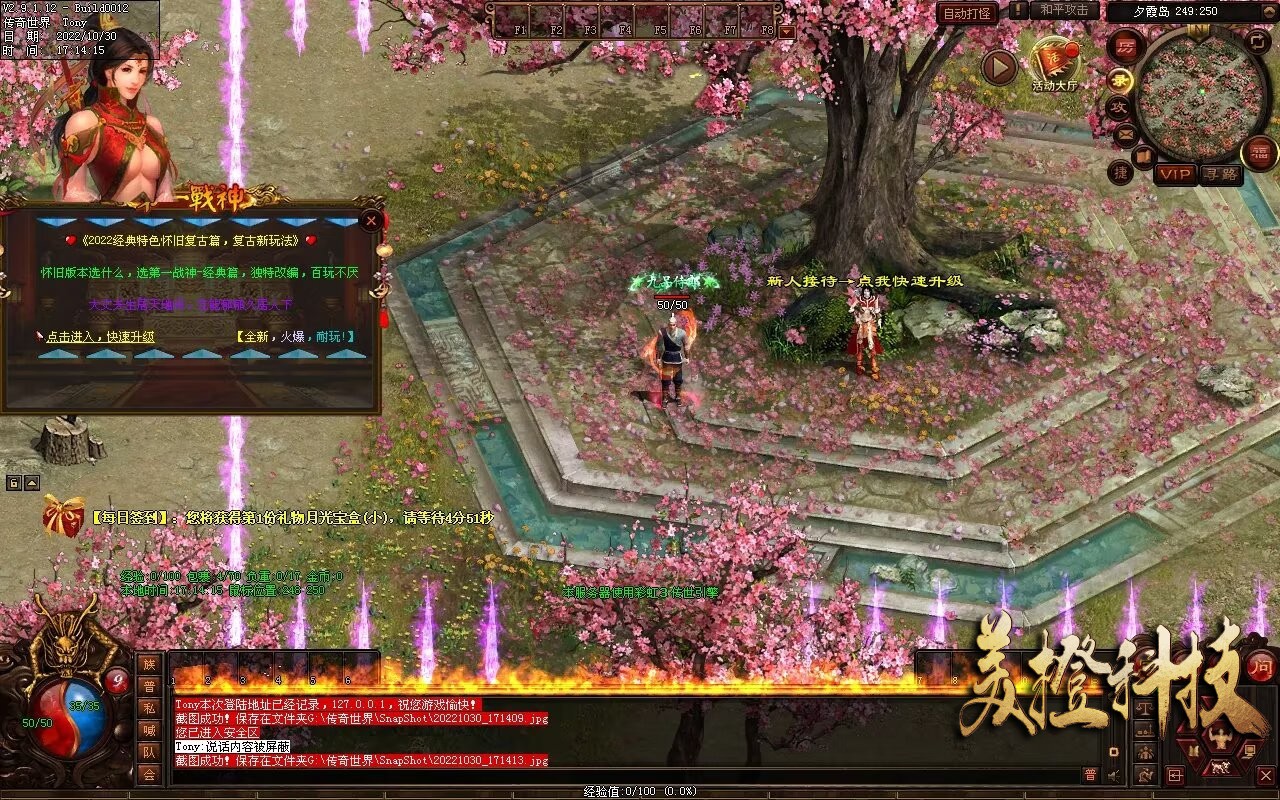Open the character figure icon in bottom-right panel
The height and width of the screenshot is (800, 1280).
pyautogui.click(x=1220, y=736)
